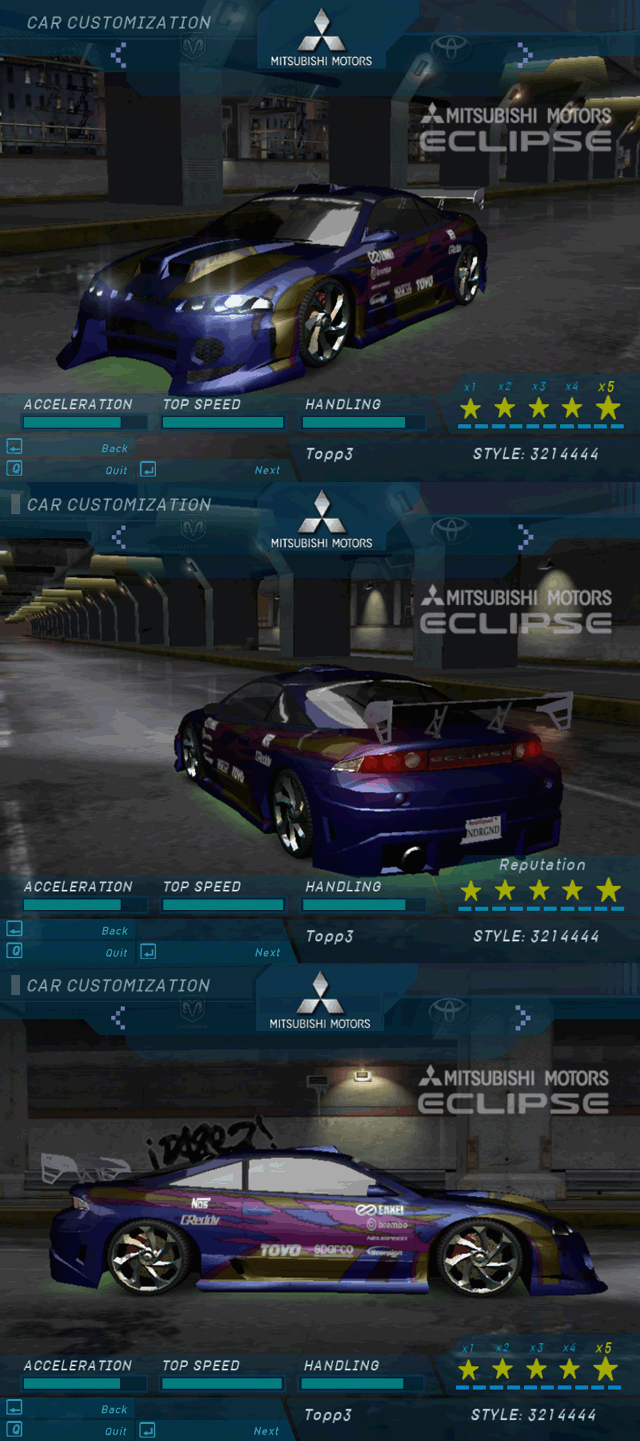Select Quit in the side-view Eclipse screen

(x=116, y=1431)
